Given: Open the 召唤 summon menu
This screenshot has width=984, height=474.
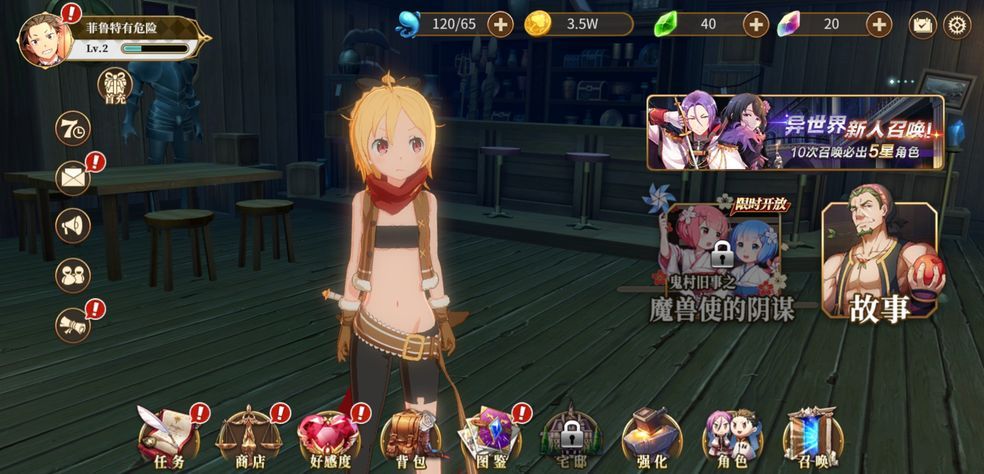Looking at the screenshot, I should point(811,436).
